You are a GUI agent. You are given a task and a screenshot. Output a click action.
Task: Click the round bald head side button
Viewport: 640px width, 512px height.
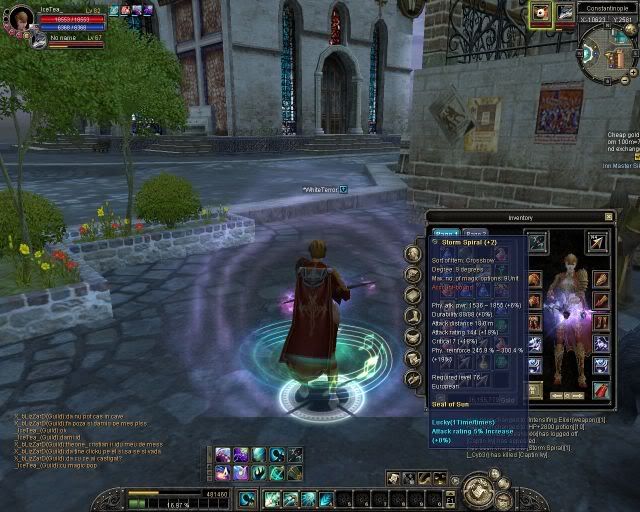(x=413, y=254)
